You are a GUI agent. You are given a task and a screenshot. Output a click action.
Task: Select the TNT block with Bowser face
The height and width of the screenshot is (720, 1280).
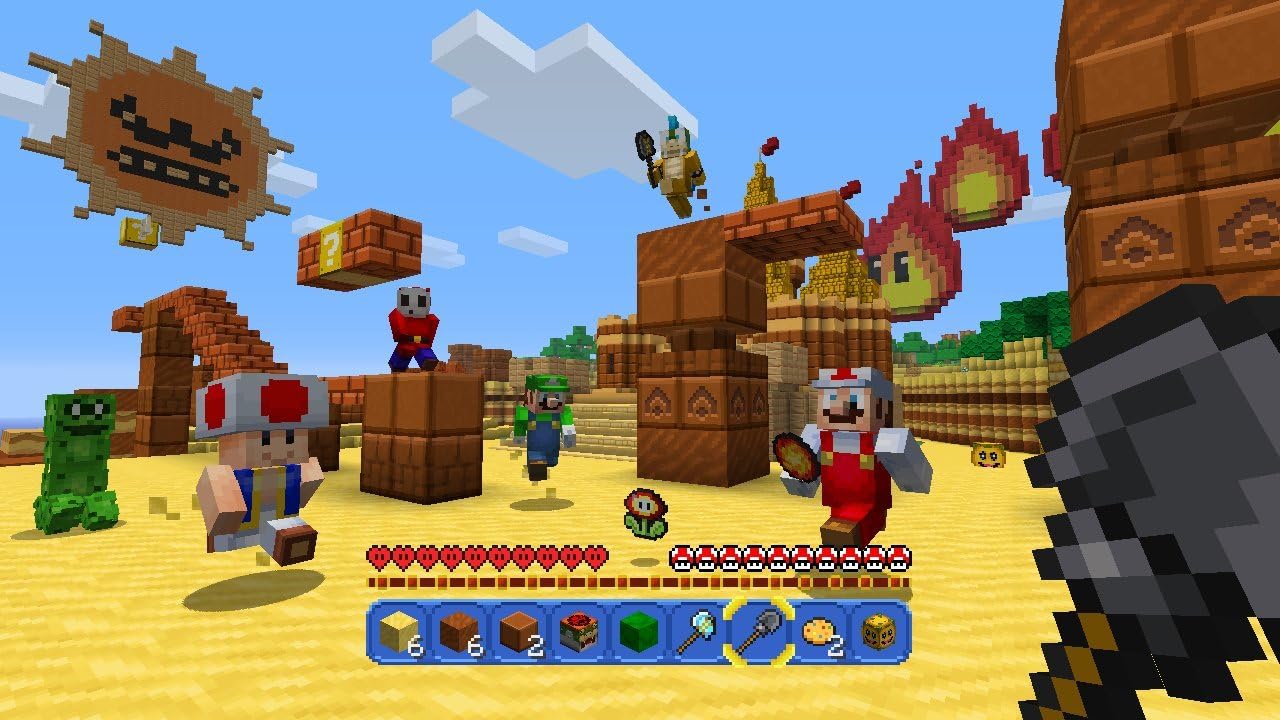[x=579, y=631]
